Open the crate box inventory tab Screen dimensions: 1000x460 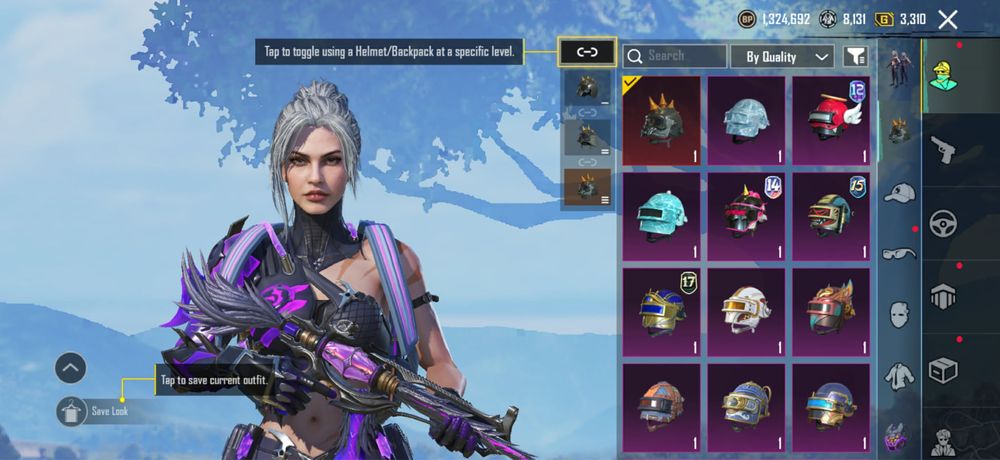coord(943,370)
